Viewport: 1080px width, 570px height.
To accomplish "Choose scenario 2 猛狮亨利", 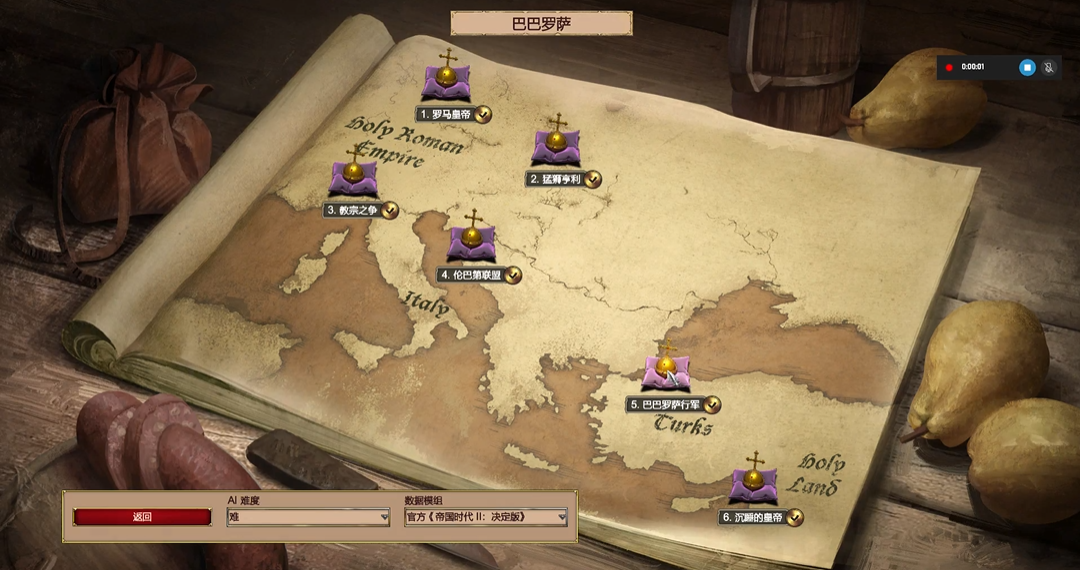I will click(556, 147).
